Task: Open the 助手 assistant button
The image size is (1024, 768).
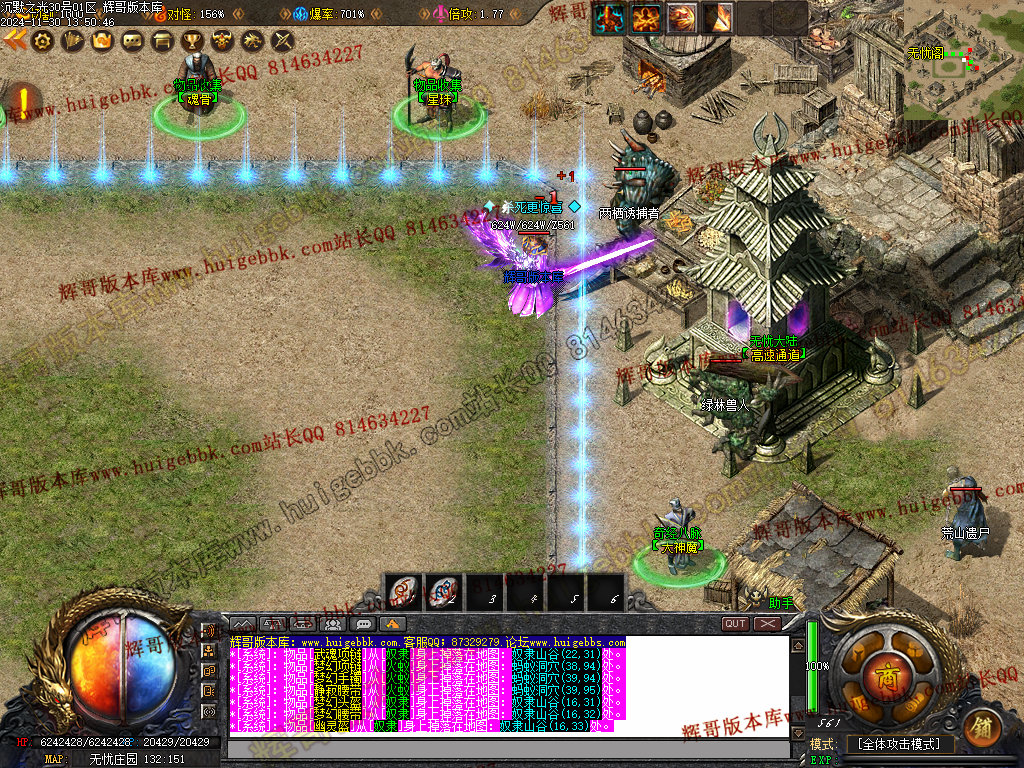Action: 780,604
